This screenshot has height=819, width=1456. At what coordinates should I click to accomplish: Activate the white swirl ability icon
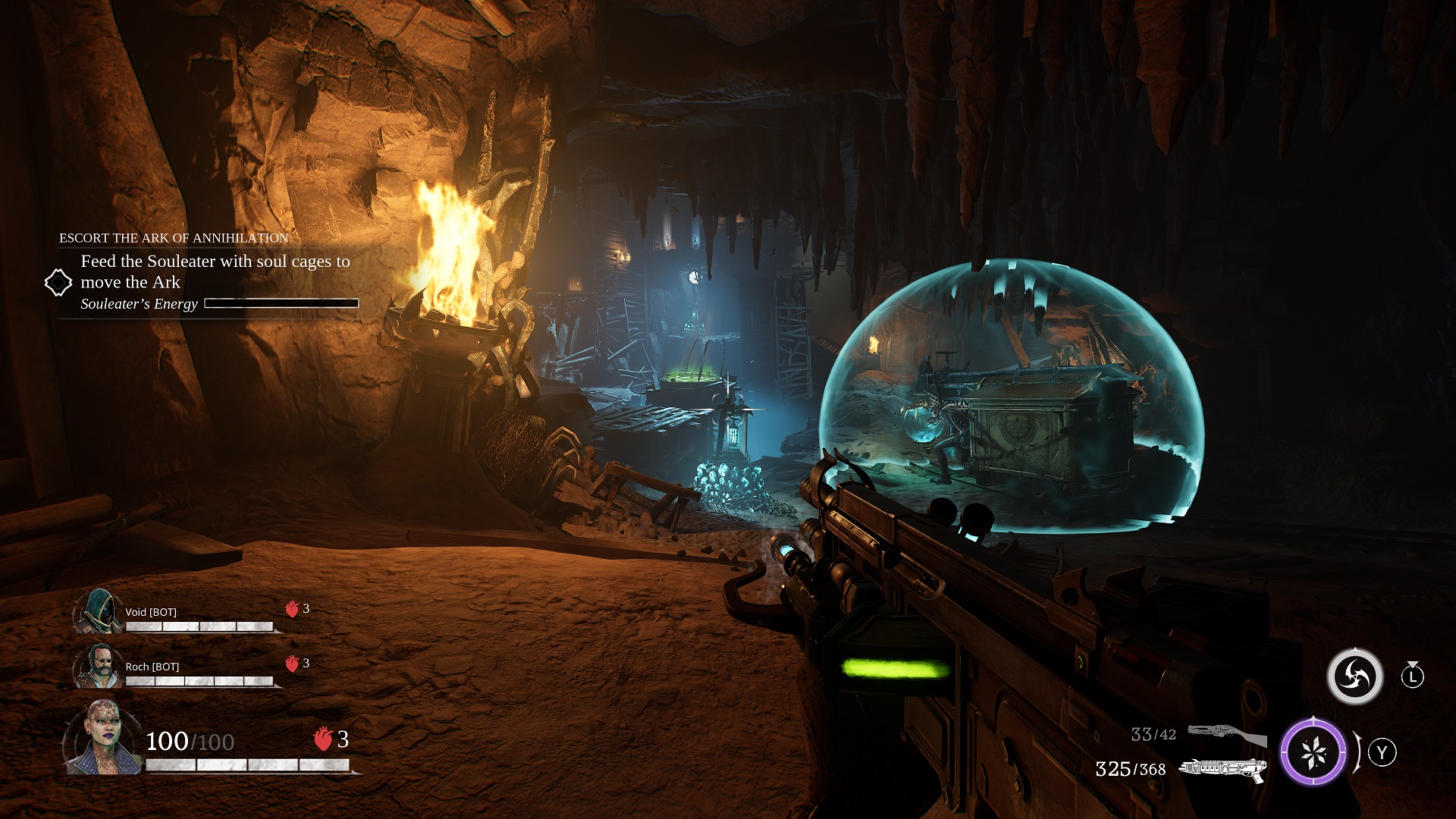[x=1354, y=676]
